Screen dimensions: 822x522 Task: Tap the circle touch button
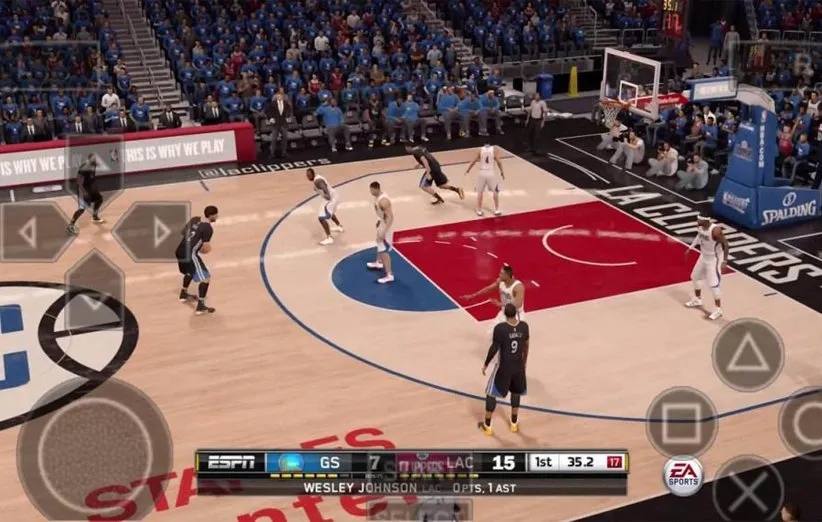pos(805,422)
